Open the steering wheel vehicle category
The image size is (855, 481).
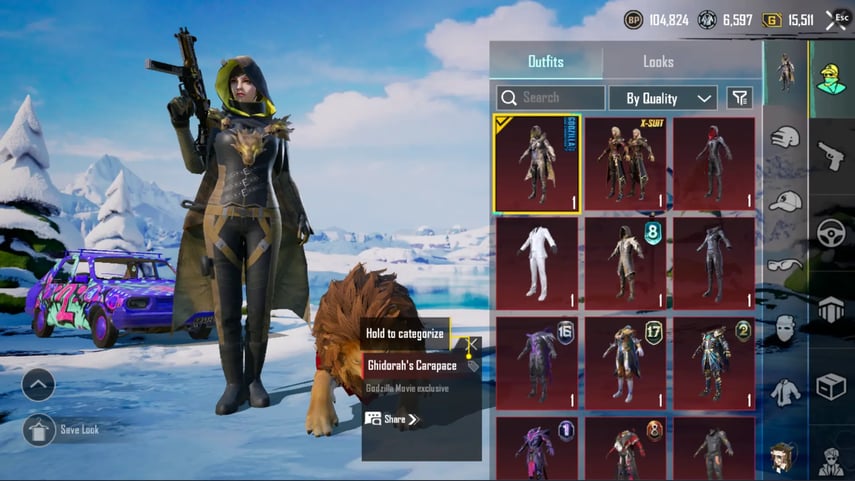tap(831, 232)
